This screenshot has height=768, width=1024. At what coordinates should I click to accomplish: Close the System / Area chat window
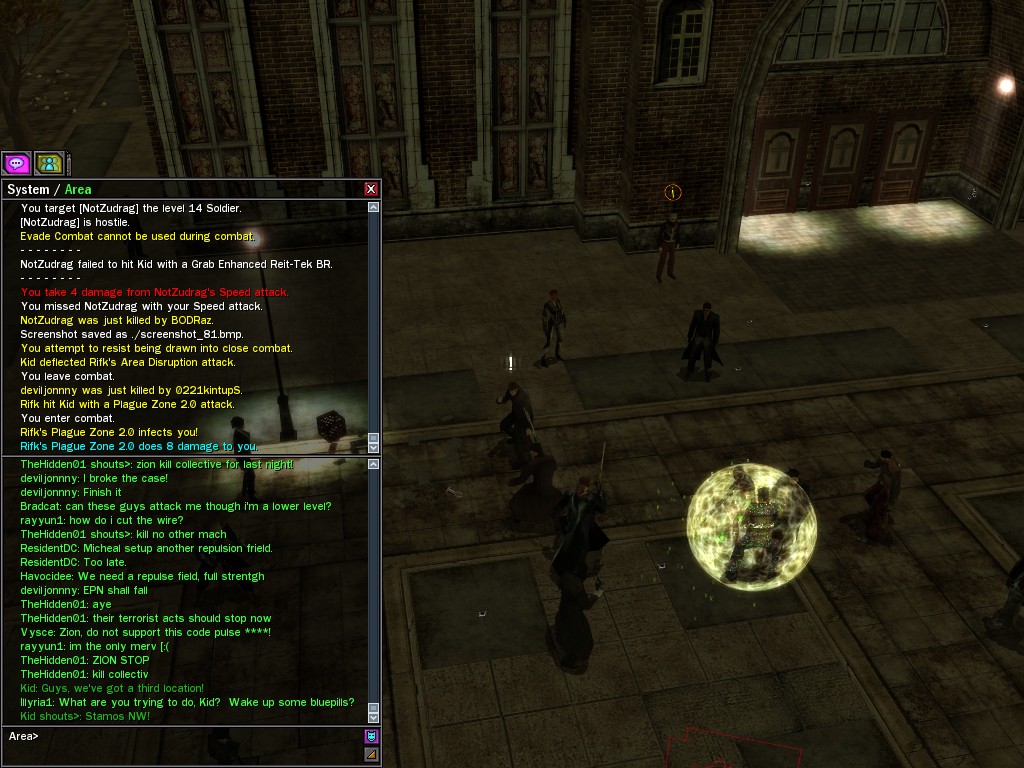(371, 189)
